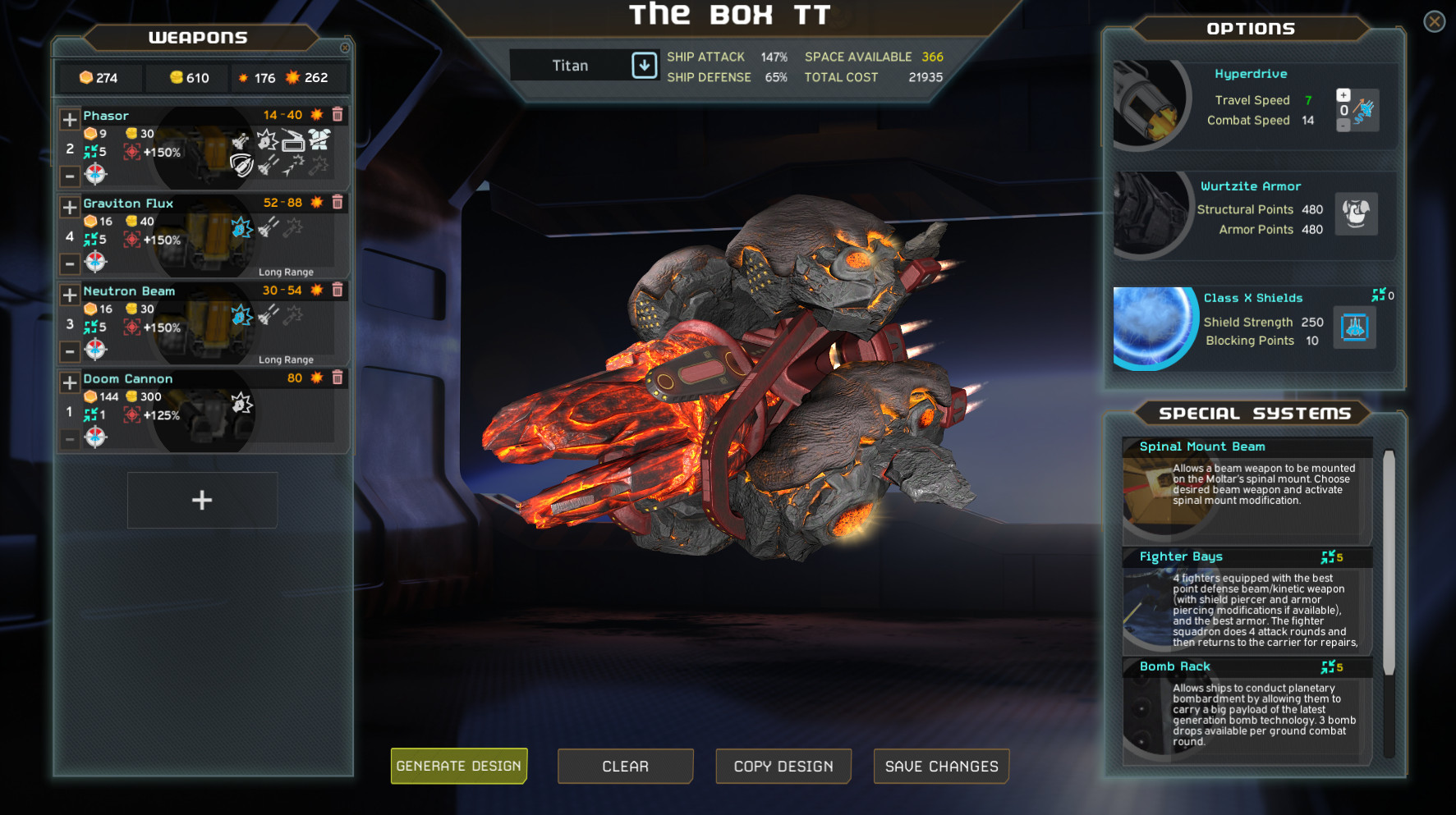Delete the Phasor weapon

click(x=338, y=115)
